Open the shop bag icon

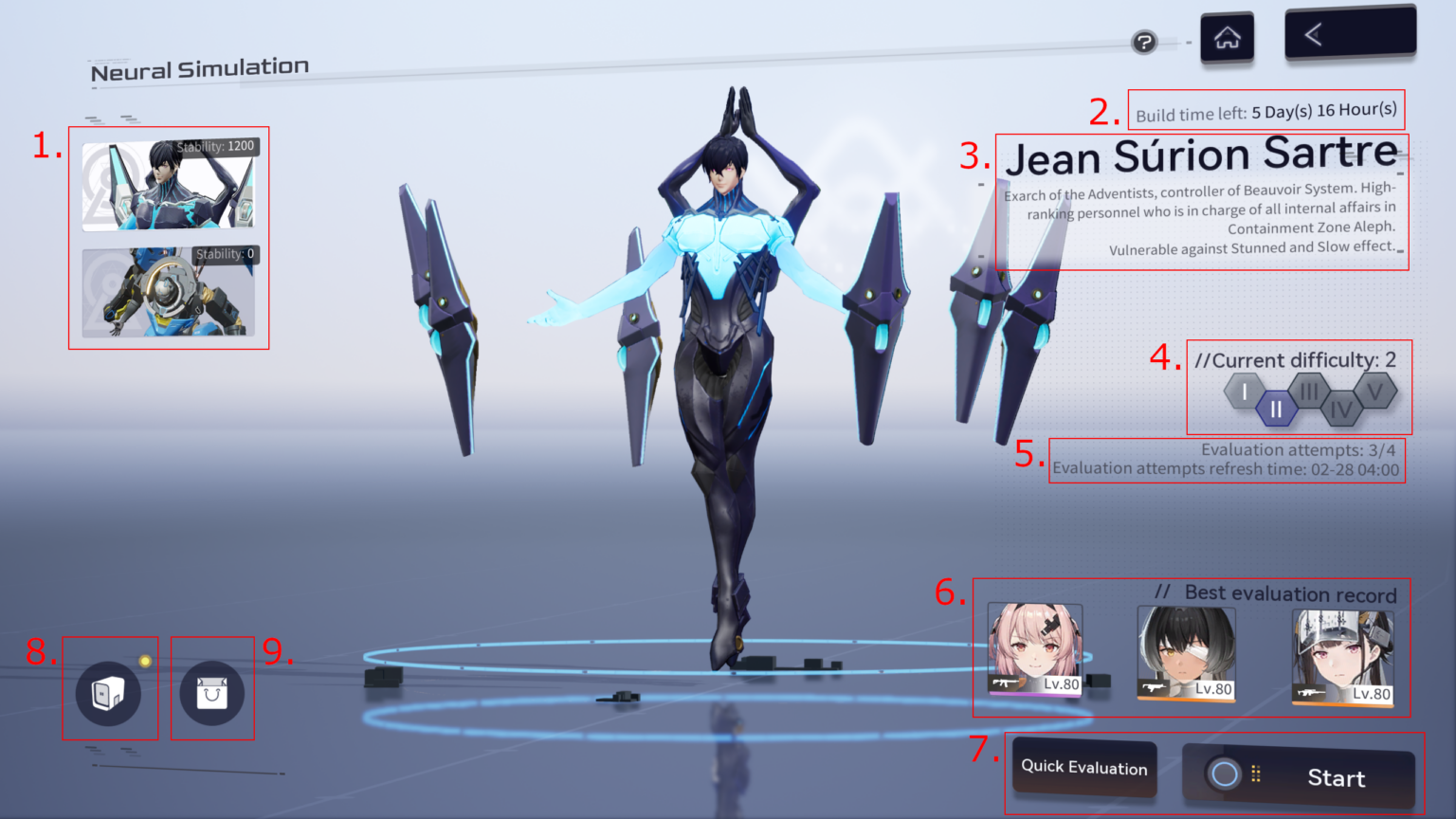pos(212,693)
